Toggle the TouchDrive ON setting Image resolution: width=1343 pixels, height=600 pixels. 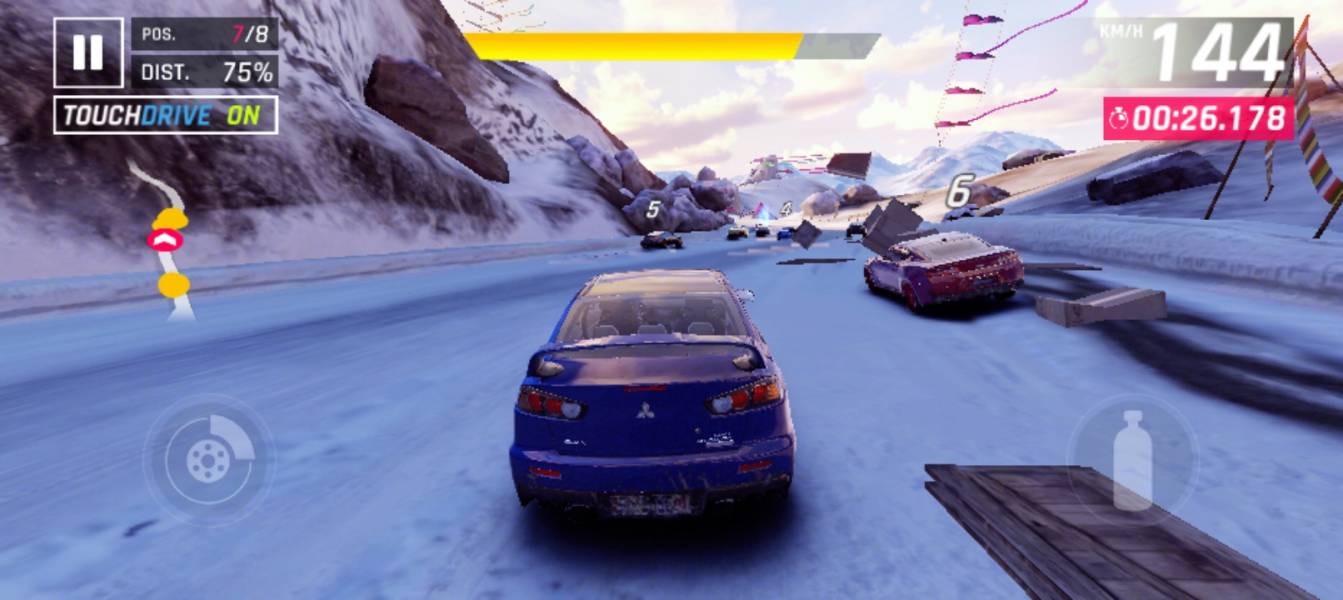(165, 115)
